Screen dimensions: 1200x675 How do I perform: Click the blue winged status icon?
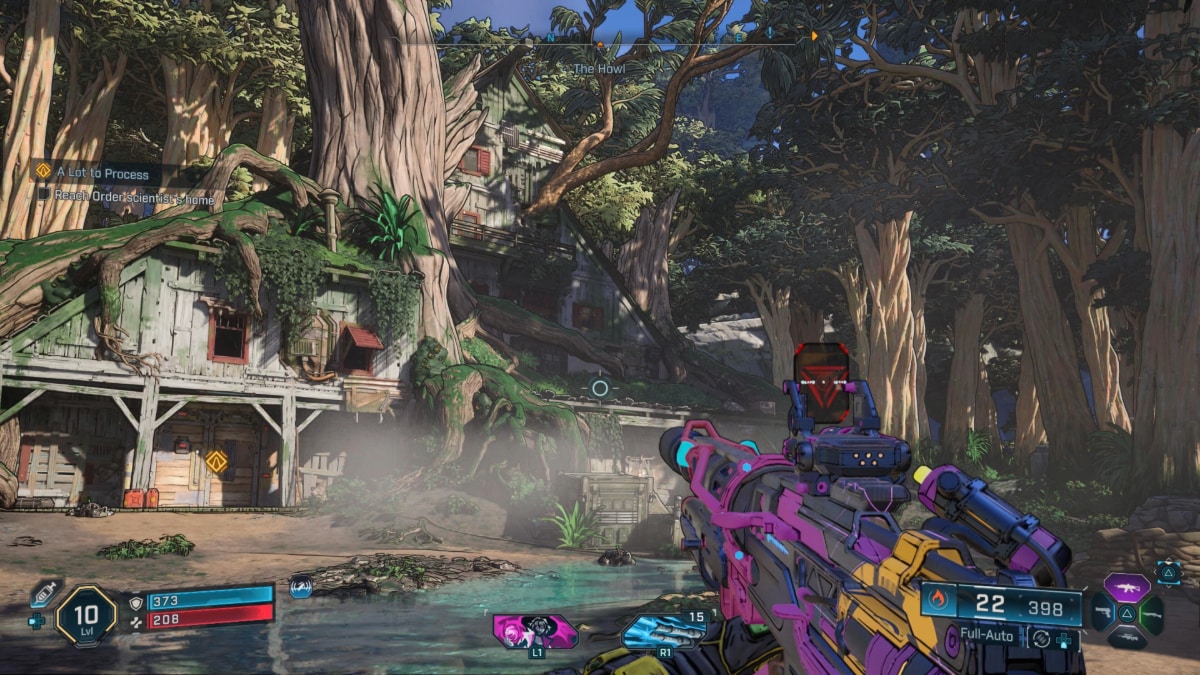[300, 587]
